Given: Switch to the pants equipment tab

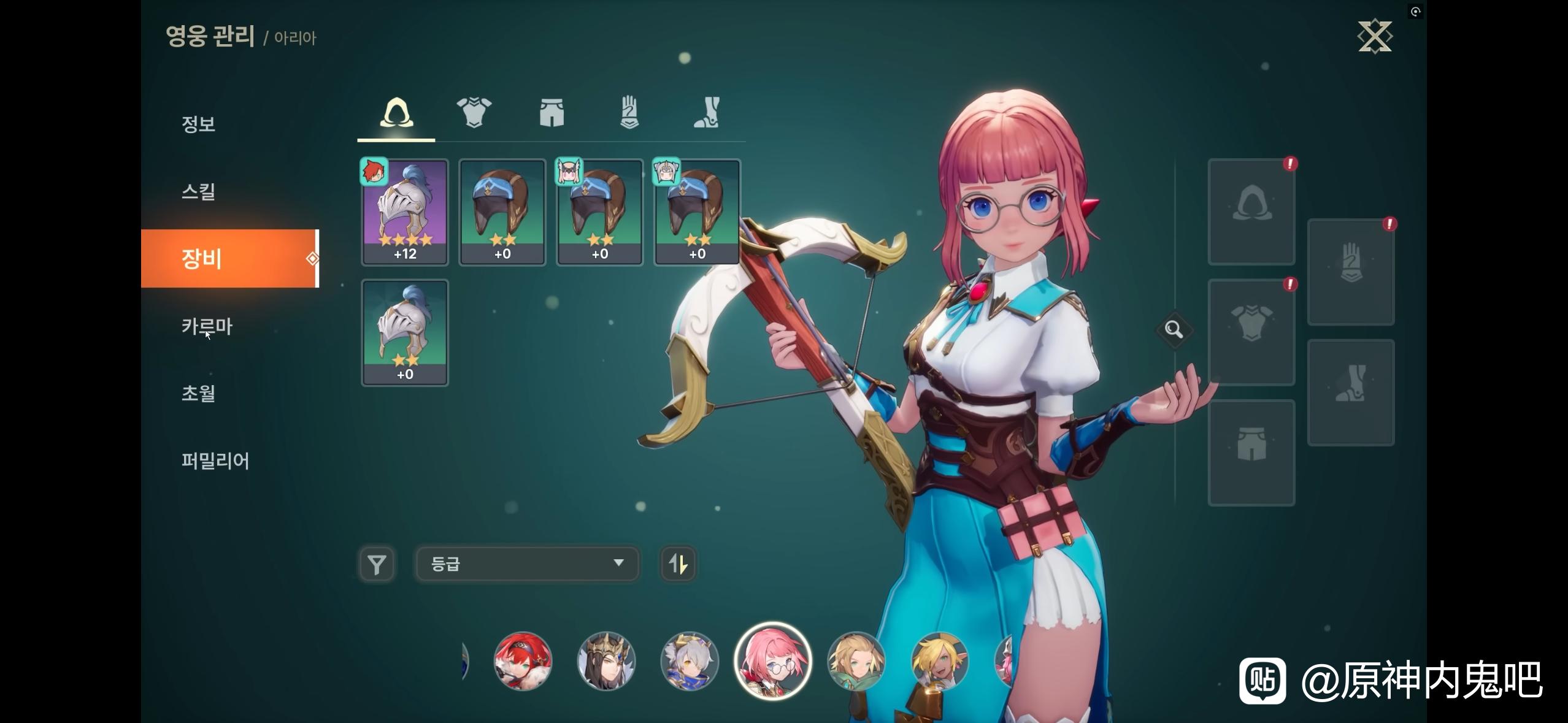Looking at the screenshot, I should [x=551, y=113].
